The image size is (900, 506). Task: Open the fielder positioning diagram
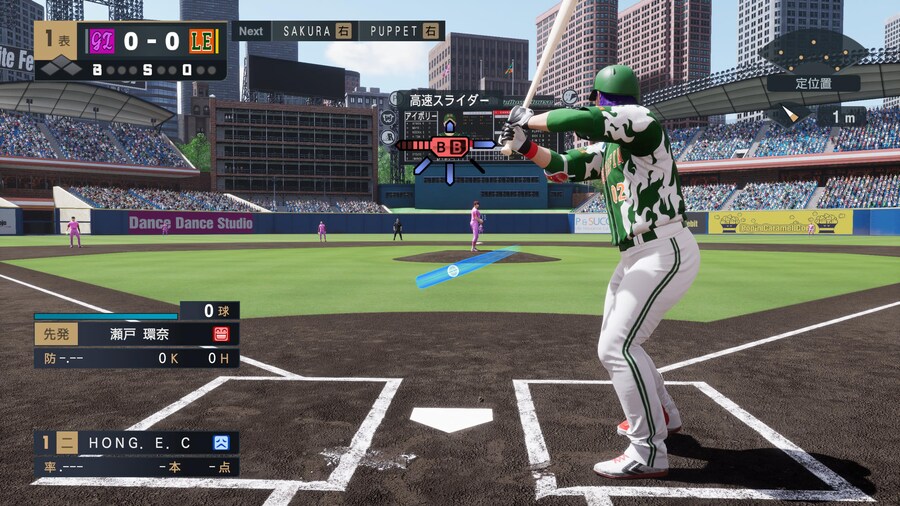(x=812, y=51)
